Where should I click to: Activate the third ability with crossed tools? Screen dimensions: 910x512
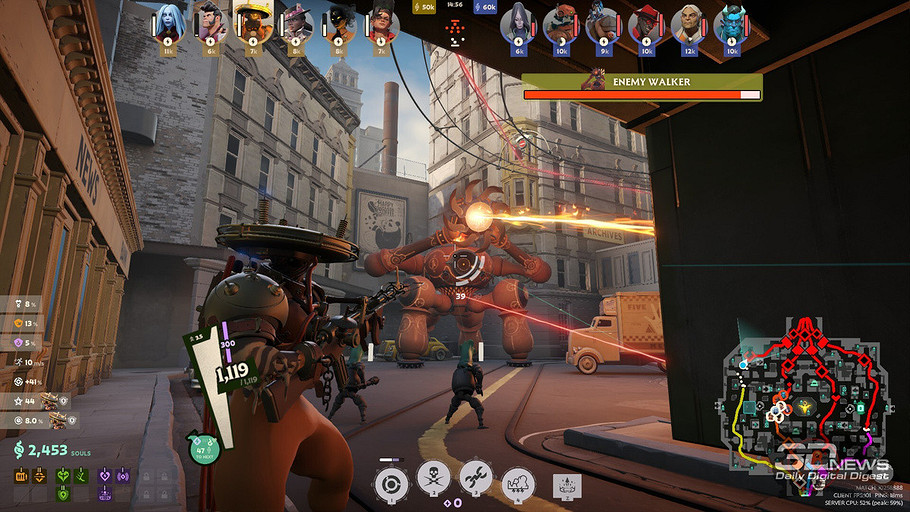476,483
